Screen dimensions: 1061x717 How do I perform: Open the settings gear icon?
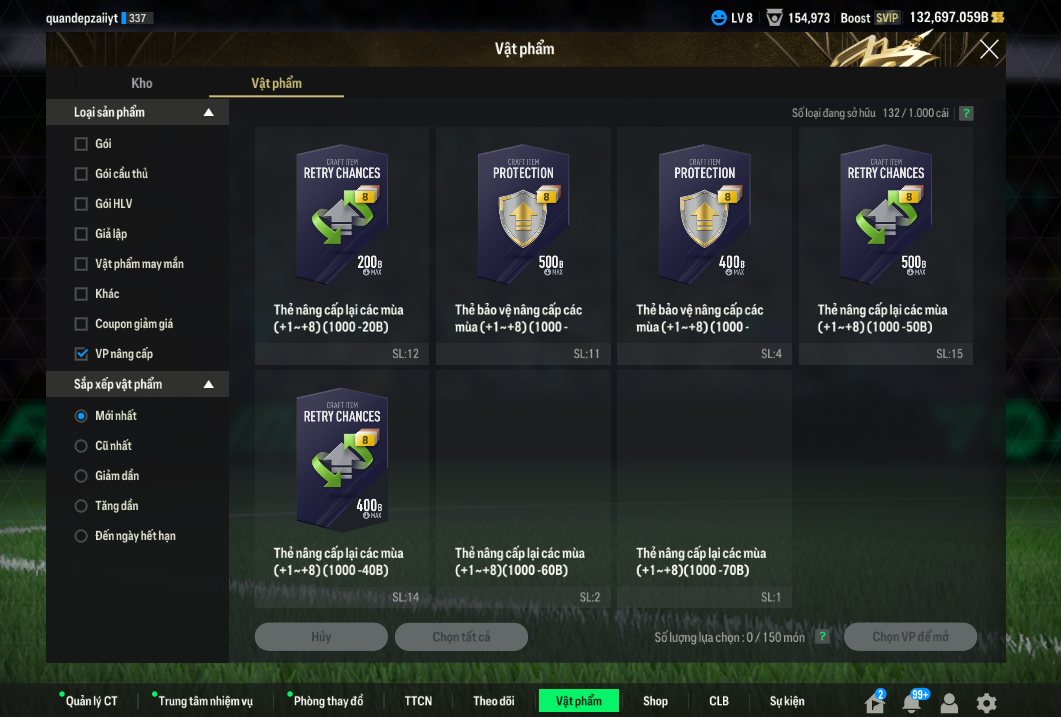click(986, 702)
